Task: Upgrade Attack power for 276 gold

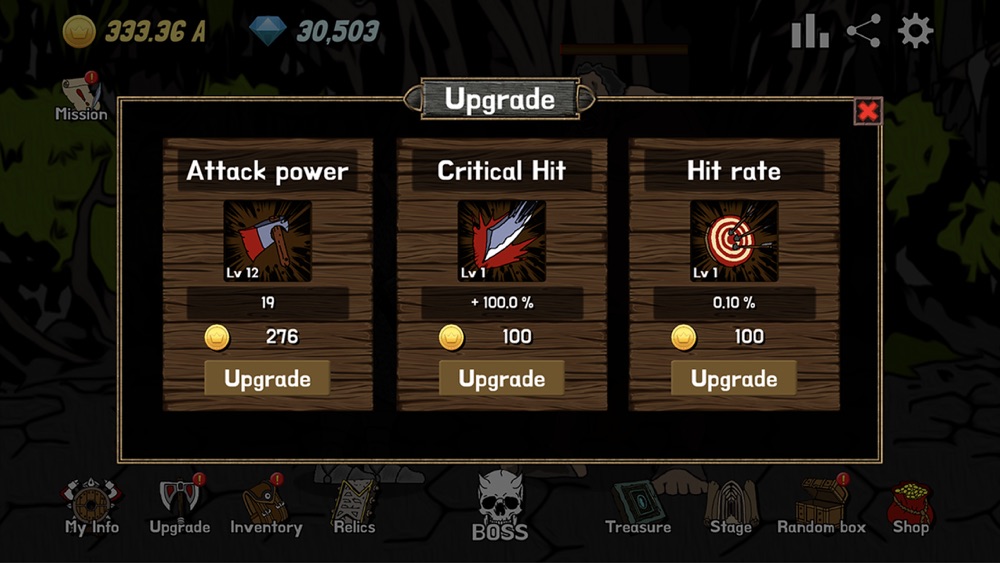Action: pos(267,379)
